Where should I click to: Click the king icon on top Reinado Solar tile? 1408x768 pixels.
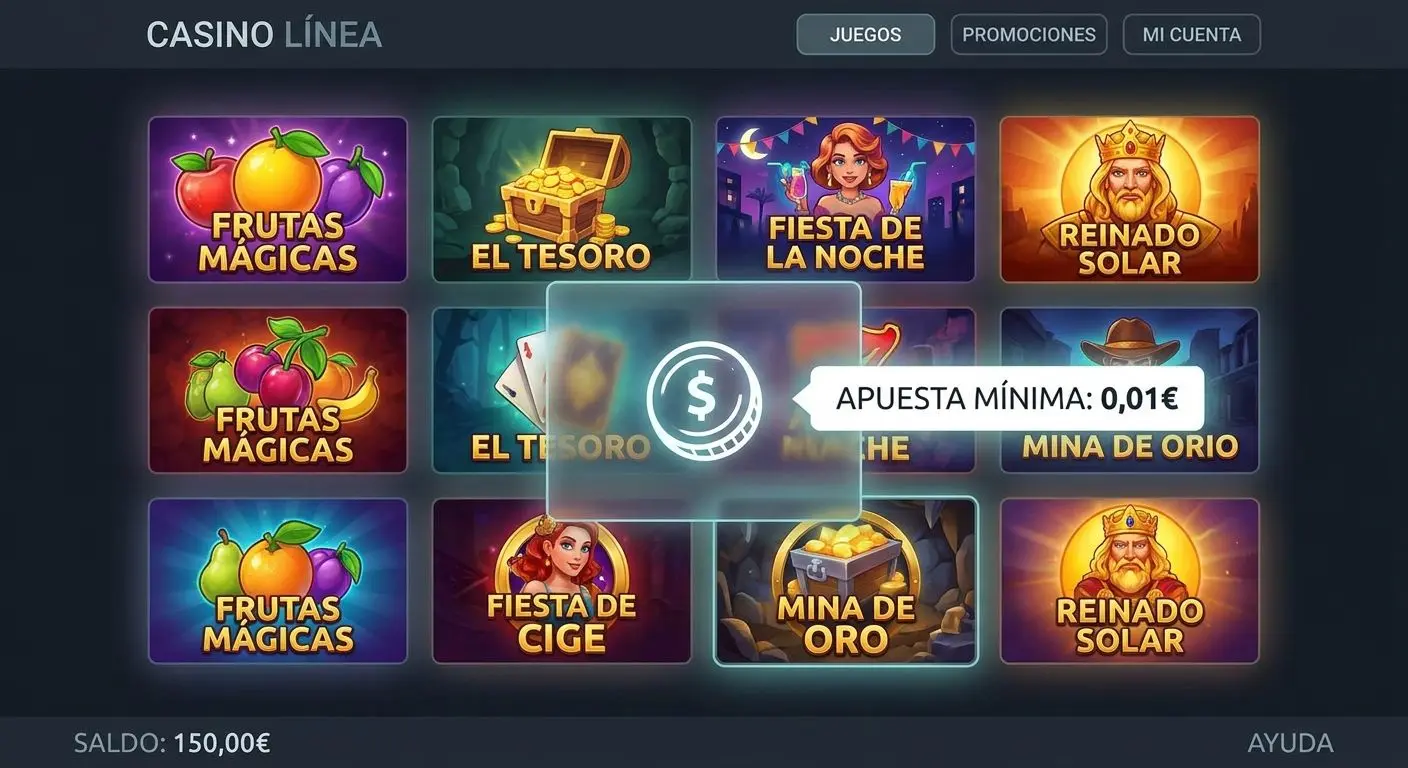1130,180
